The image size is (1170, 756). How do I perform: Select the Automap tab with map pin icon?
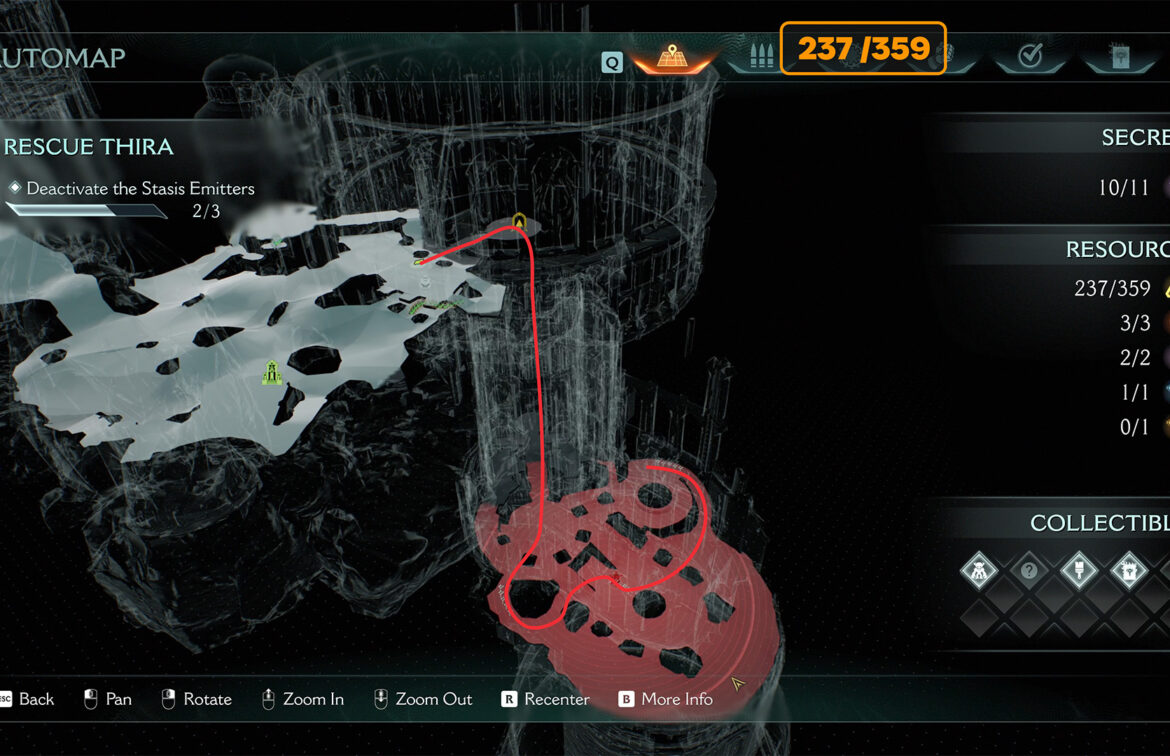point(670,57)
